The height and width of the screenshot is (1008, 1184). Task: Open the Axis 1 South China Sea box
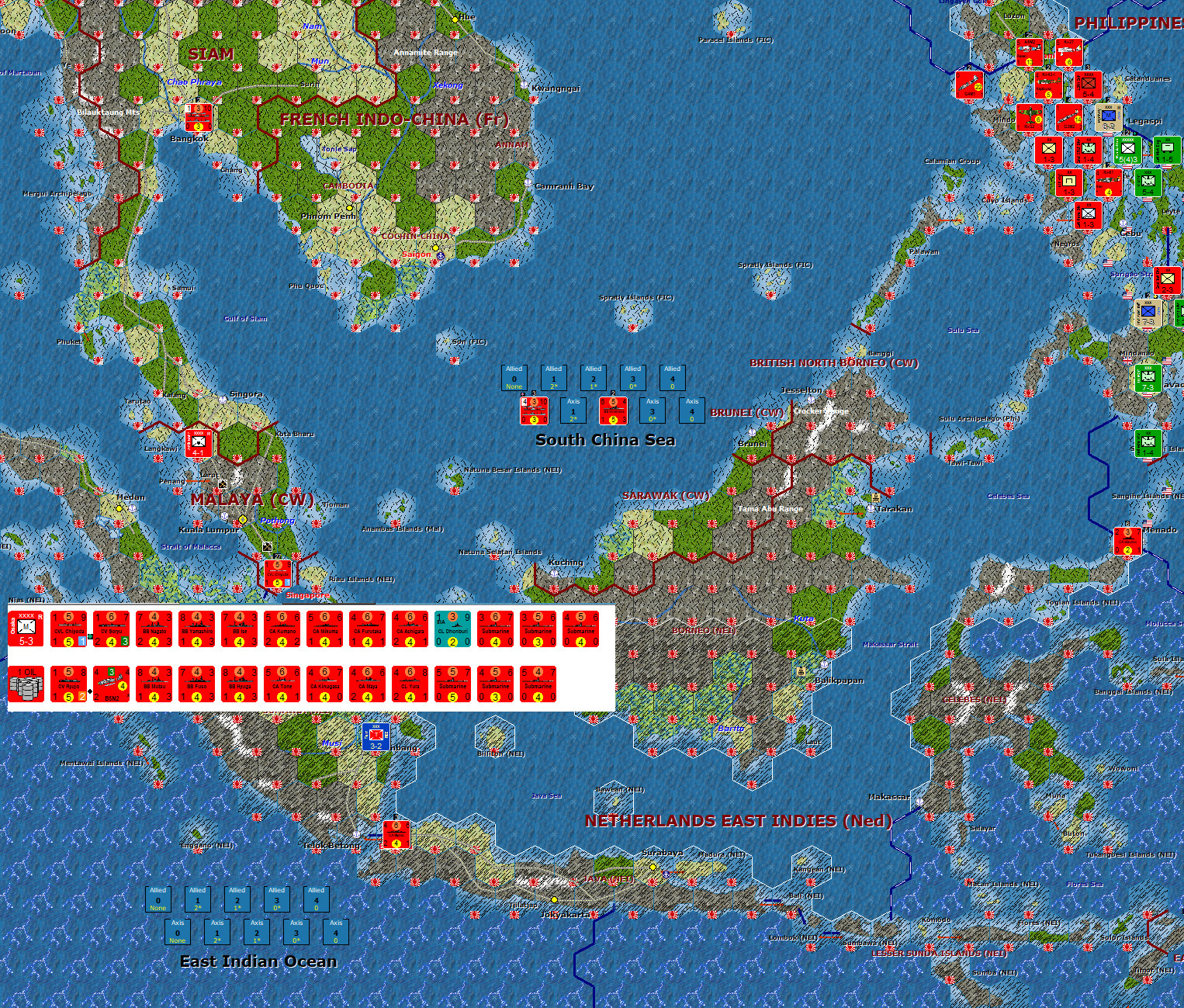pos(574,411)
